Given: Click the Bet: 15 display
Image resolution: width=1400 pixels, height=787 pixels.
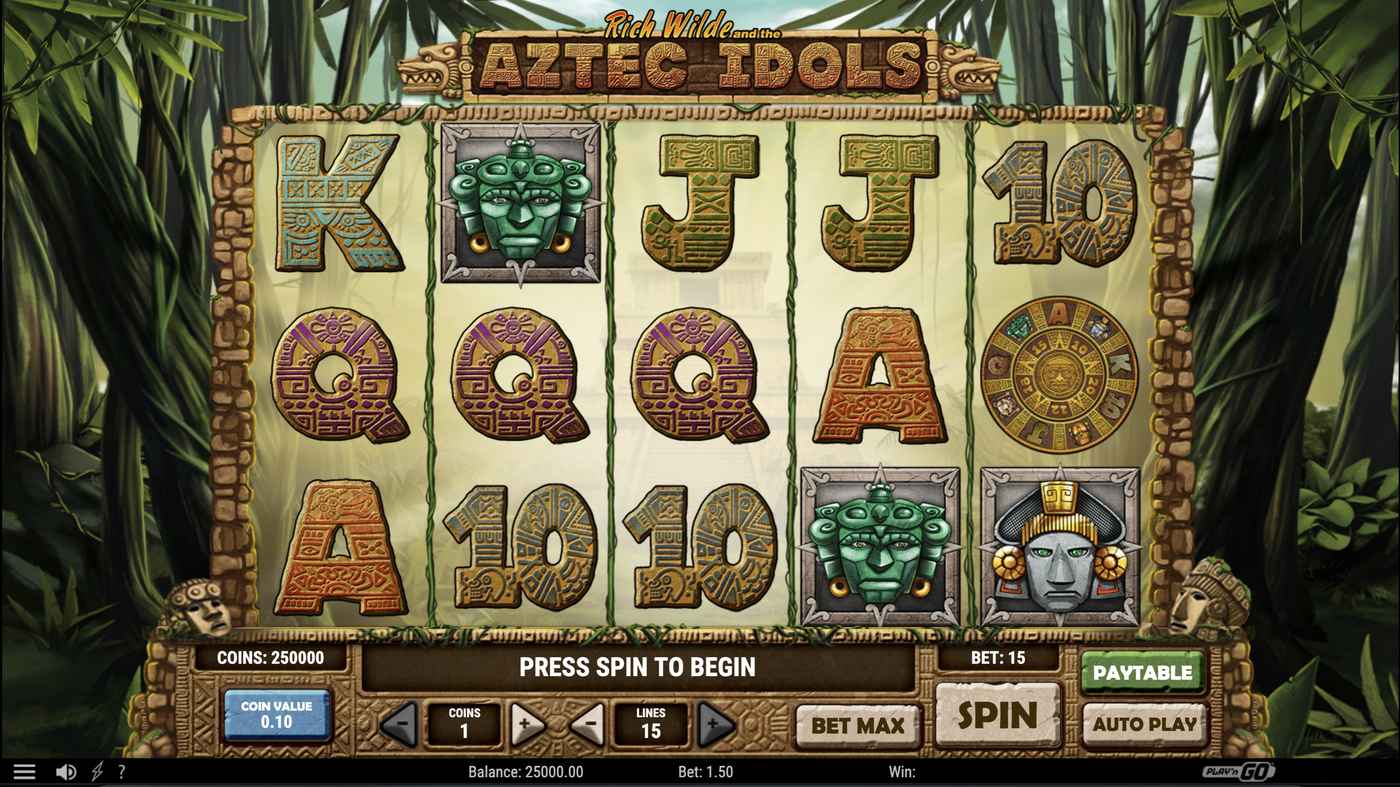Looking at the screenshot, I should point(997,658).
